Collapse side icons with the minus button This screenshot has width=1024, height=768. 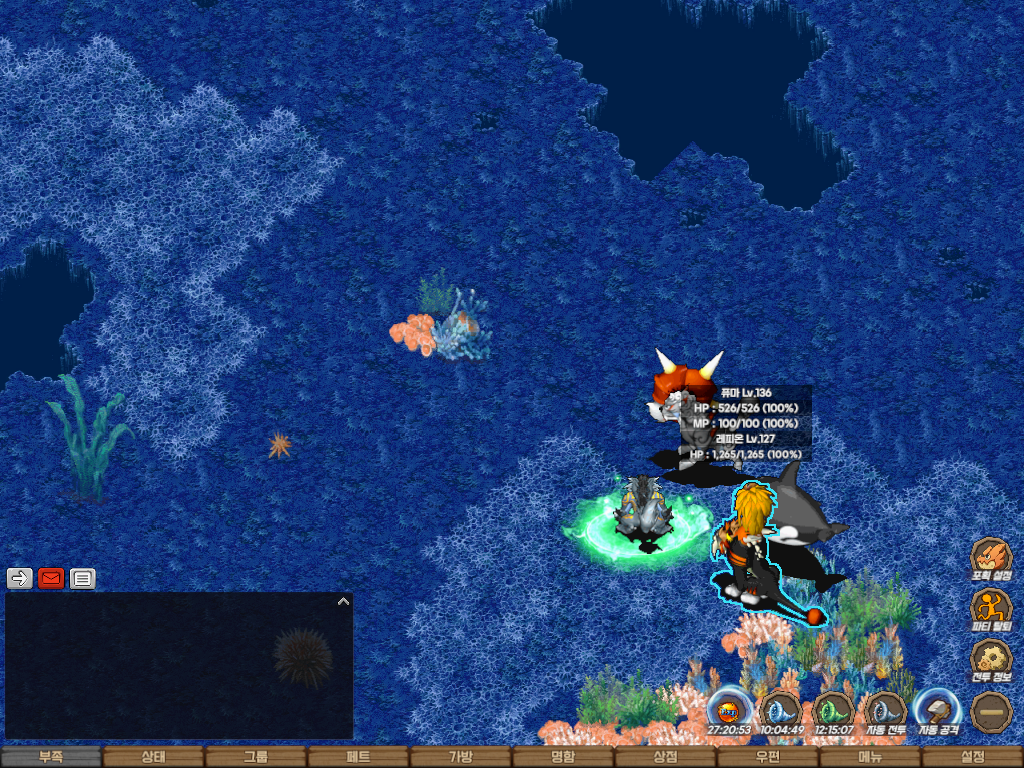tap(991, 711)
